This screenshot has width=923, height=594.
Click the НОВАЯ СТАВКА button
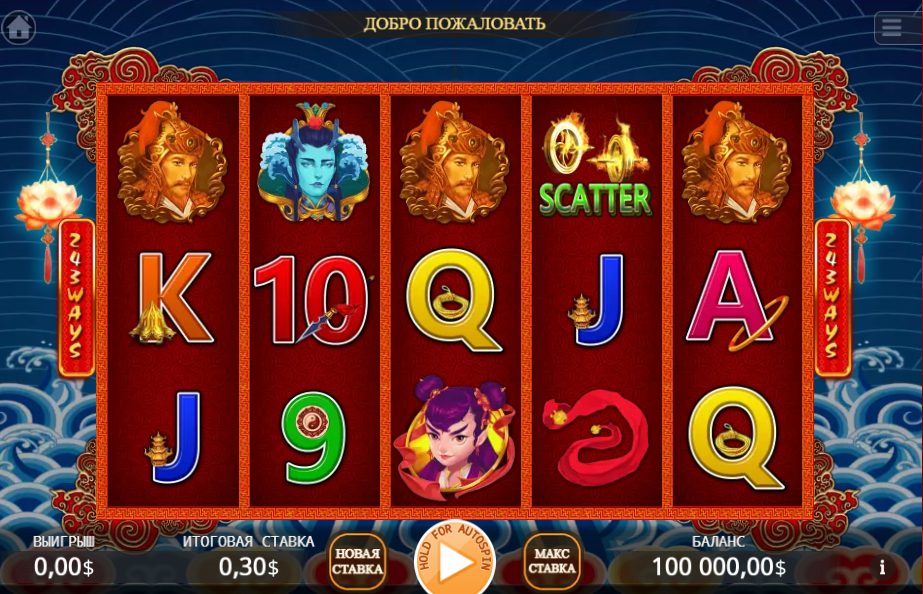pos(357,563)
